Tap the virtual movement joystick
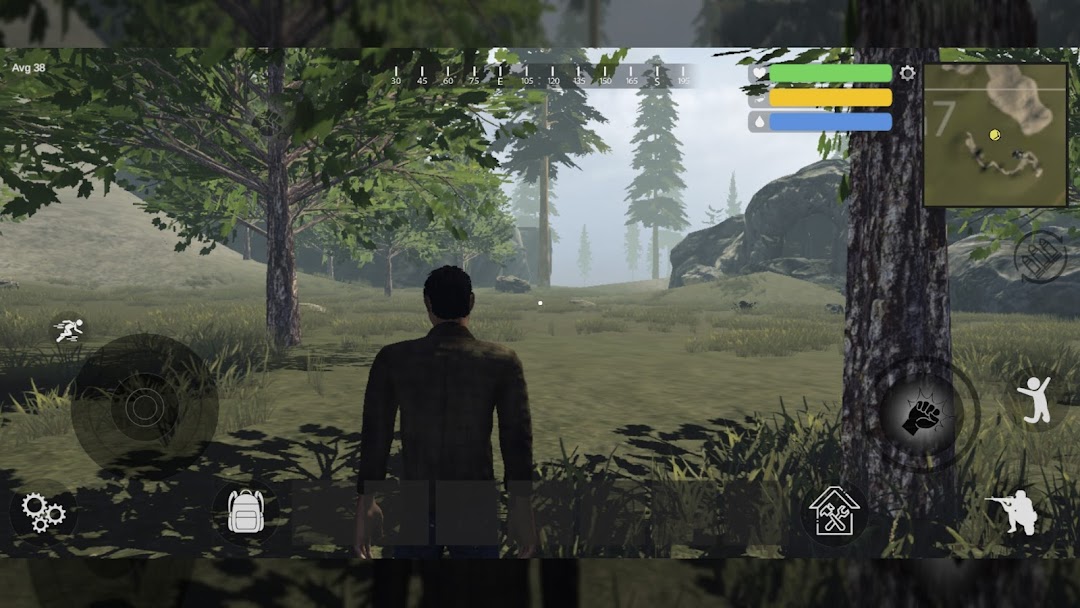 click(144, 406)
